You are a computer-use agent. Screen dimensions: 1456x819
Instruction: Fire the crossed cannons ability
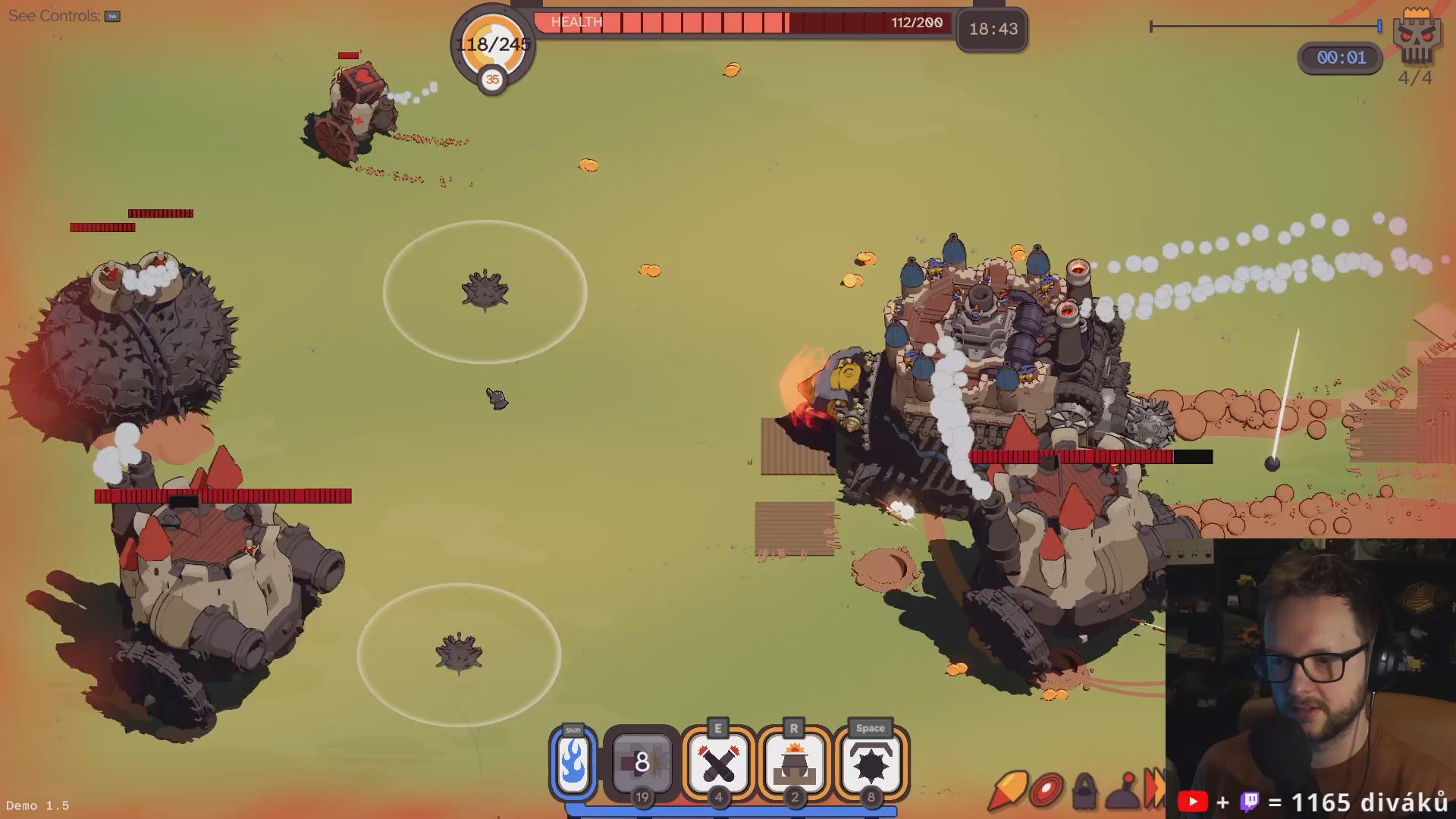(x=718, y=762)
